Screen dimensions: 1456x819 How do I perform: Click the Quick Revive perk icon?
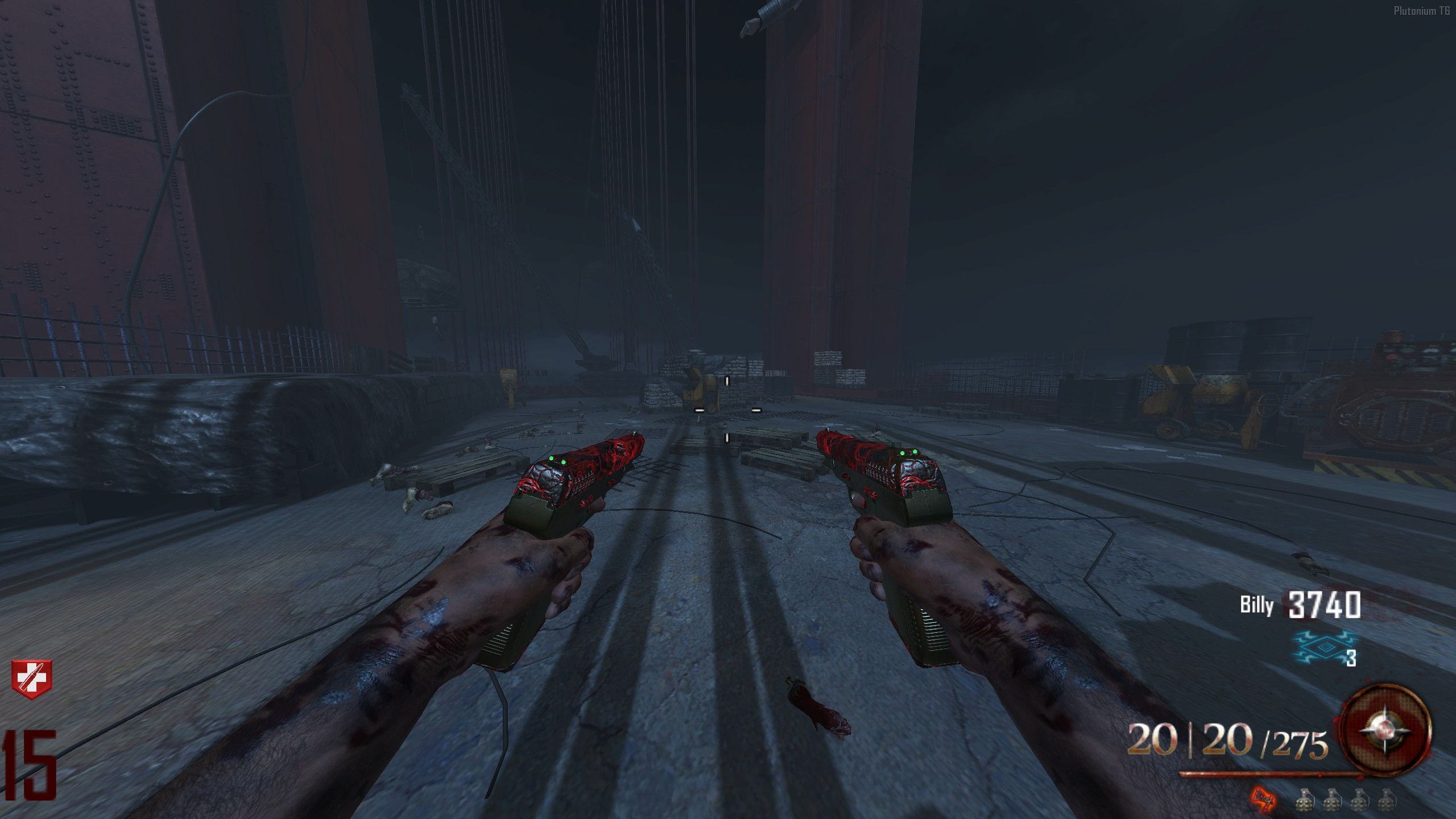[x=31, y=679]
